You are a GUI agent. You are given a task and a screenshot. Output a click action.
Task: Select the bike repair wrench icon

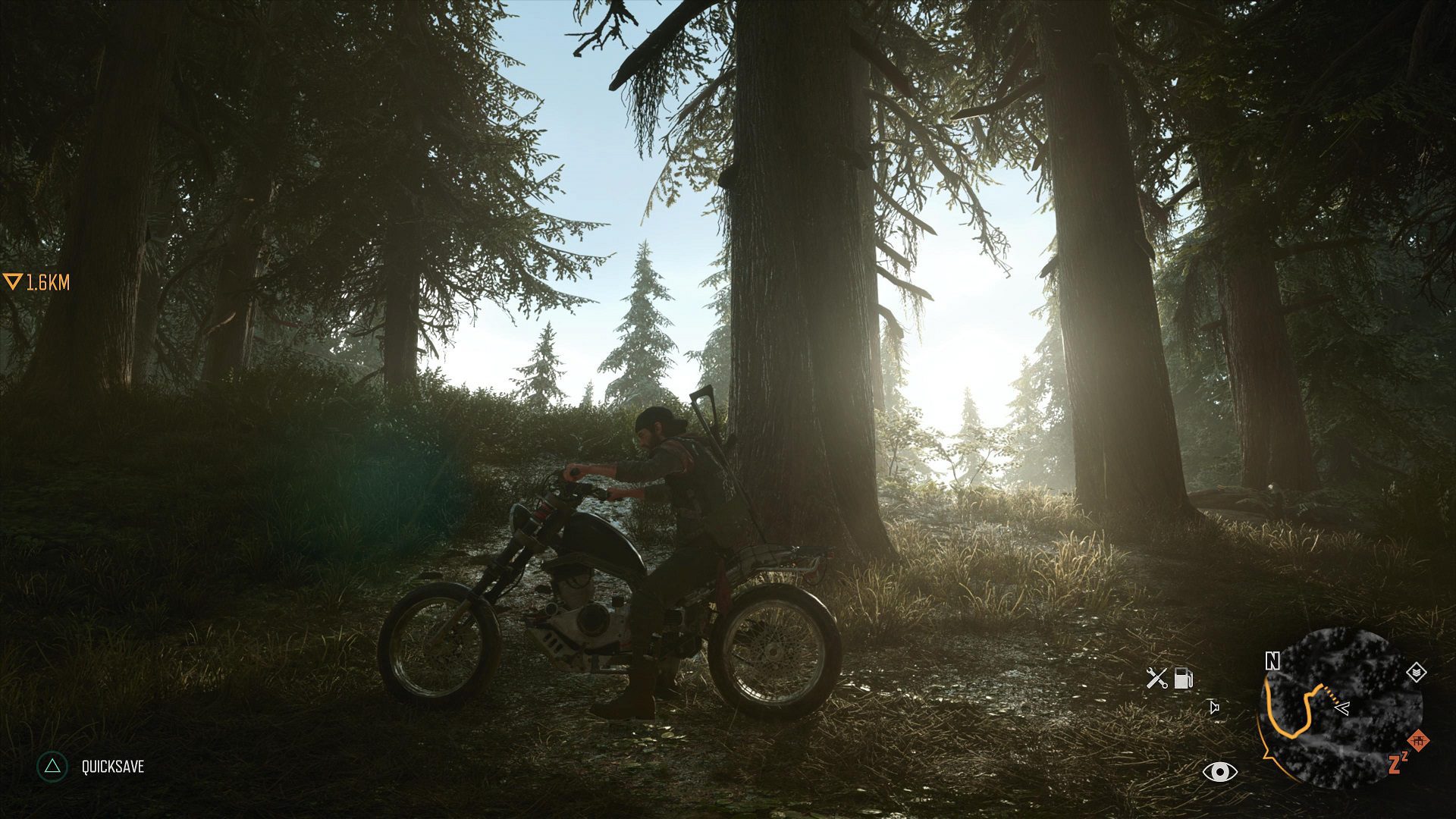click(x=1156, y=678)
